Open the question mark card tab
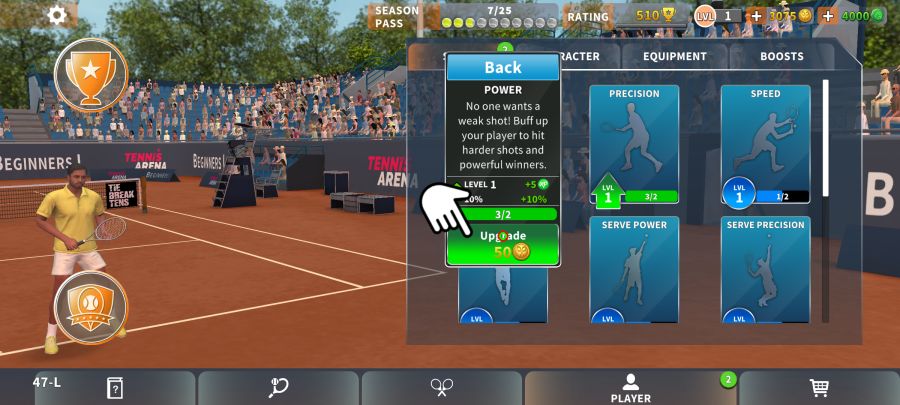Screen dimensions: 900x405 (x=115, y=388)
